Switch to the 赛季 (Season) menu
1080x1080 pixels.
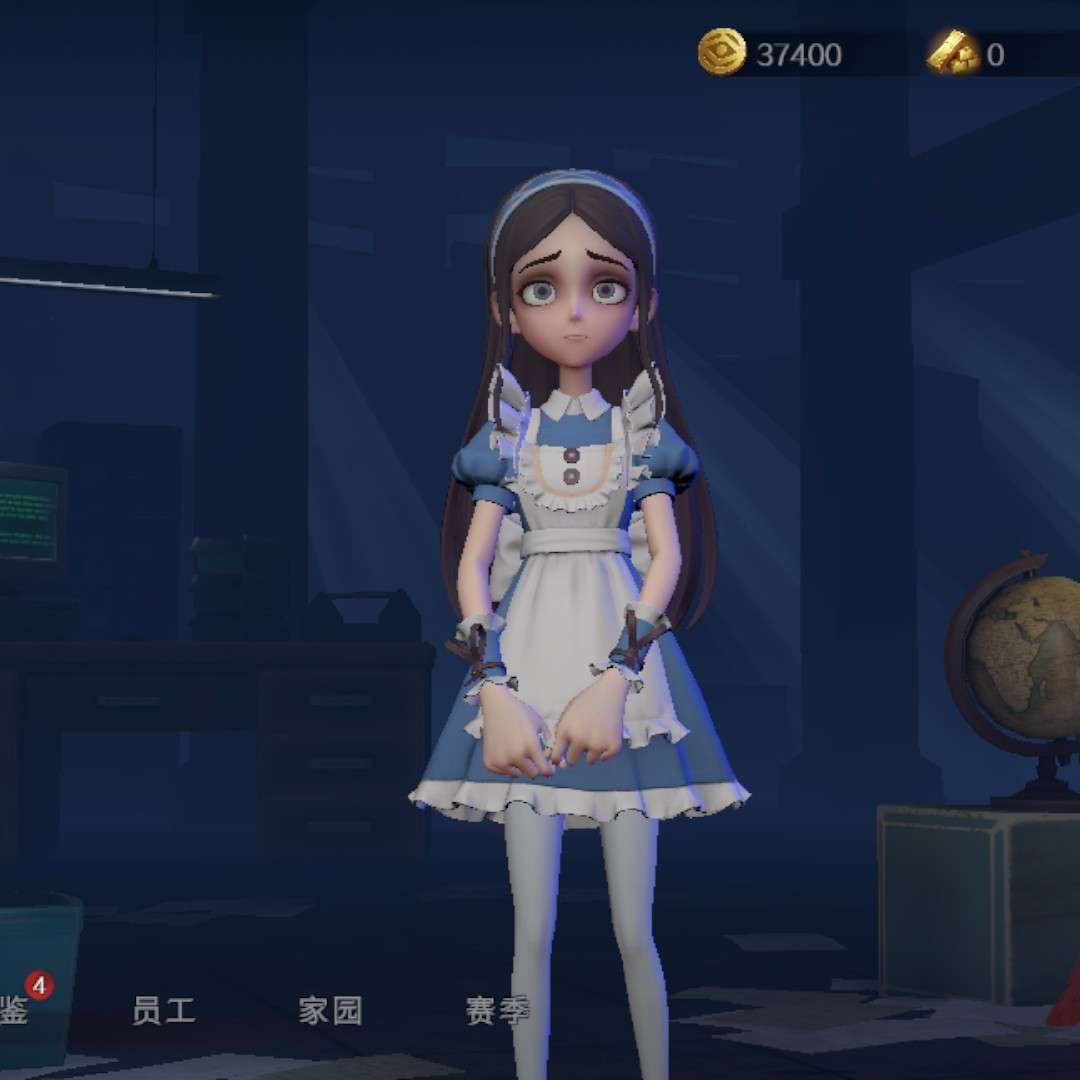coord(496,1010)
